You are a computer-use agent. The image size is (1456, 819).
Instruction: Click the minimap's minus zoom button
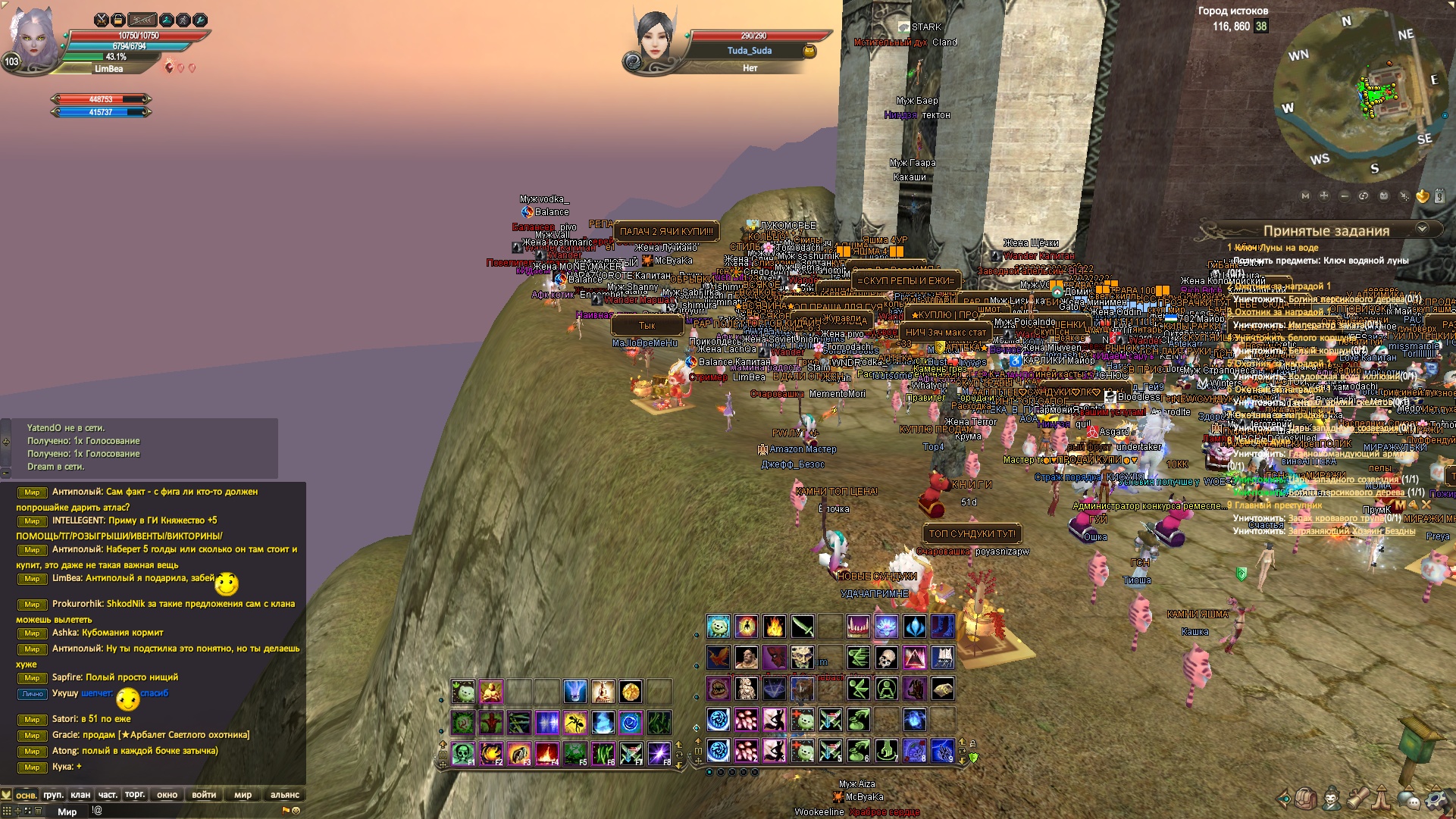point(1344,195)
